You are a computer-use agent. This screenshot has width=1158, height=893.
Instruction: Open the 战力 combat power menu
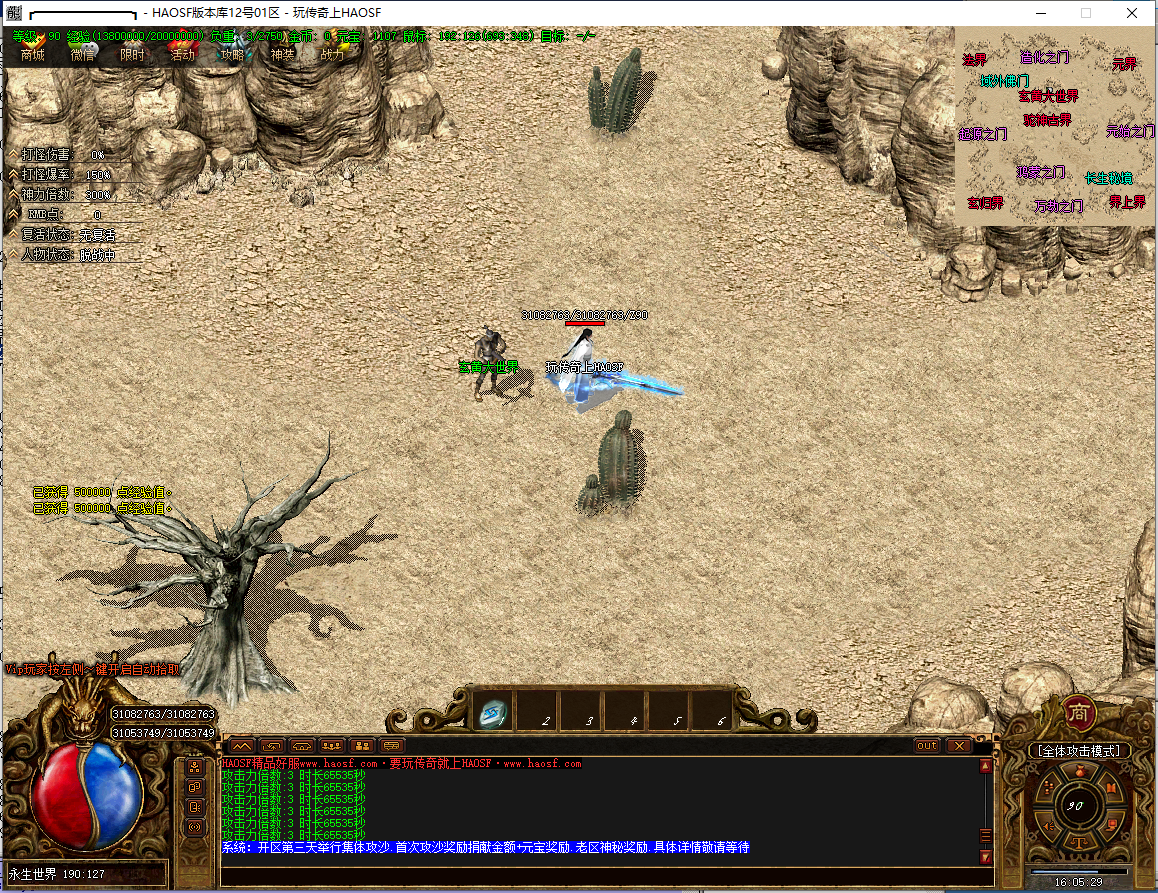(332, 54)
